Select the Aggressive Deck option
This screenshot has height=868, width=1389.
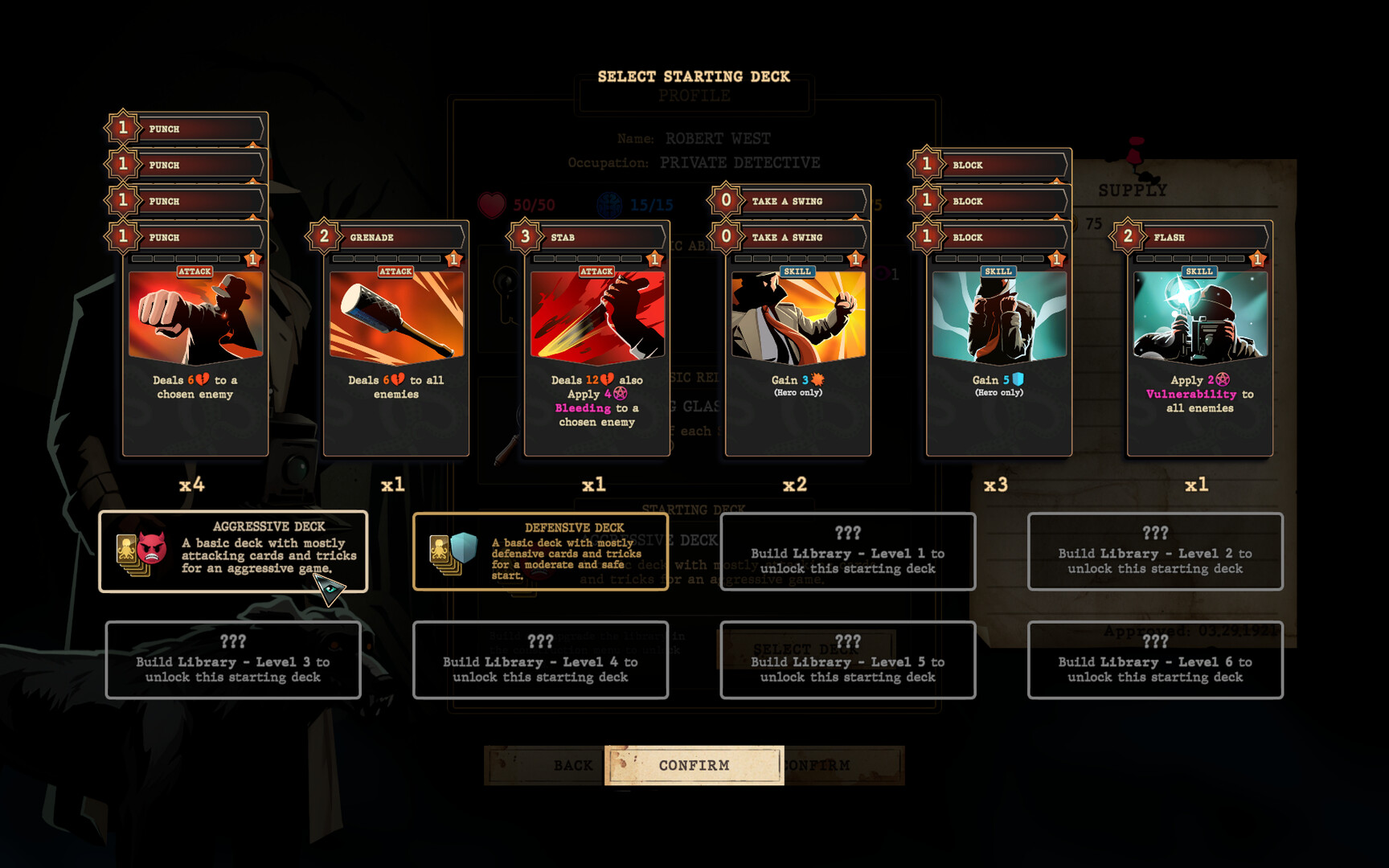point(233,551)
